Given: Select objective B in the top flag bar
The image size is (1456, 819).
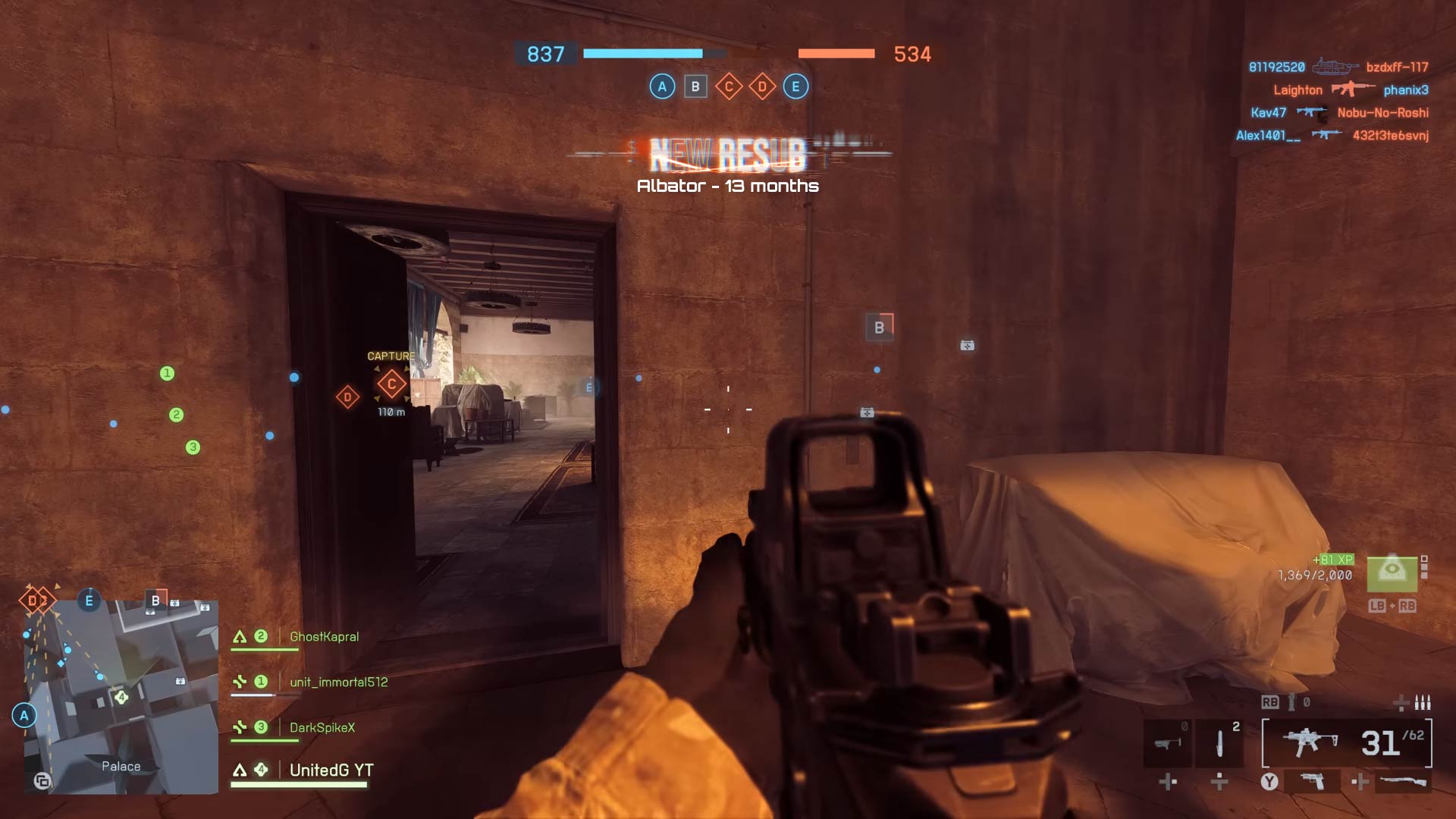Looking at the screenshot, I should click(x=695, y=86).
